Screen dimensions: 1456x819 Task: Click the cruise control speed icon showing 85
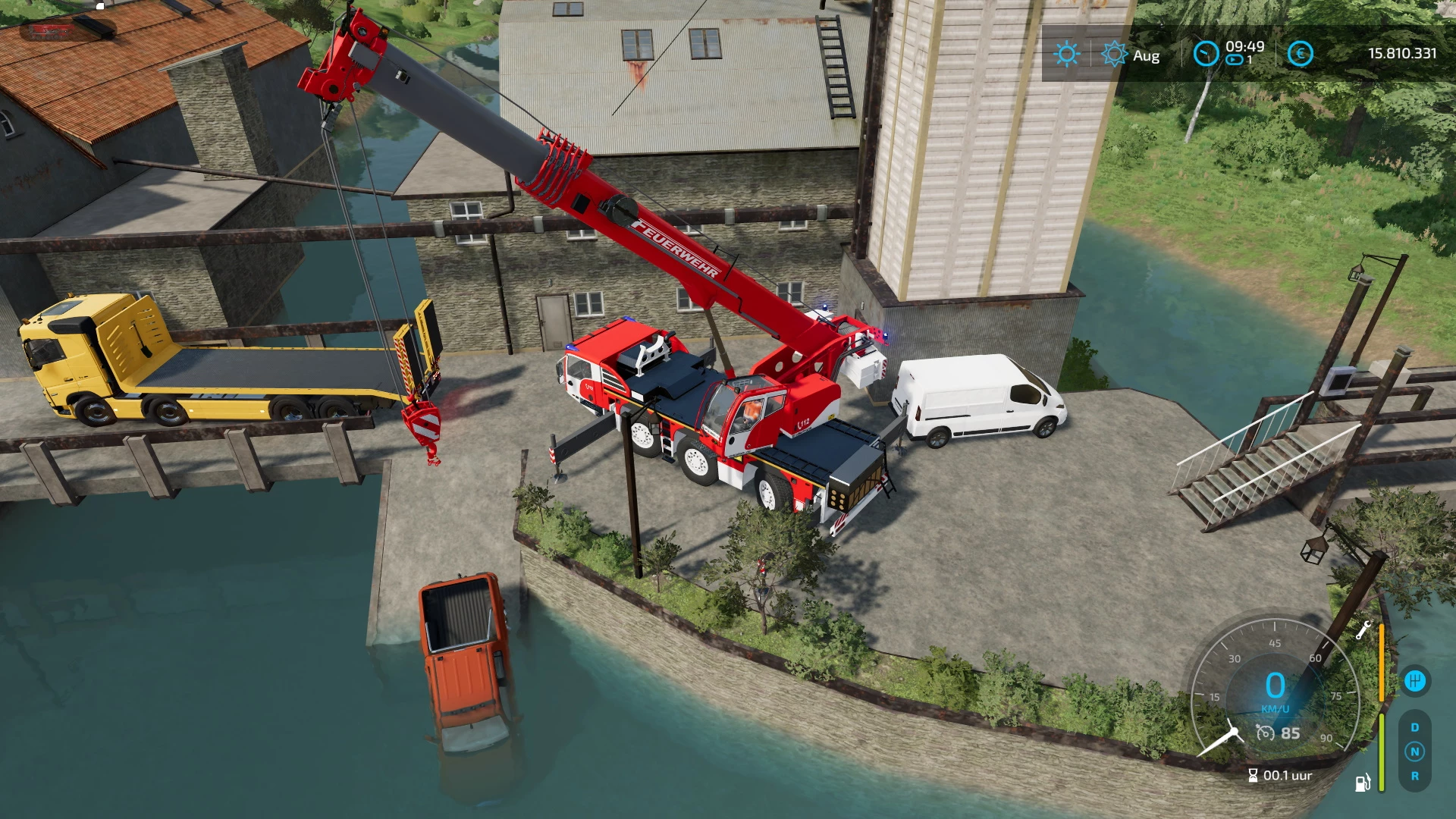point(1278,733)
